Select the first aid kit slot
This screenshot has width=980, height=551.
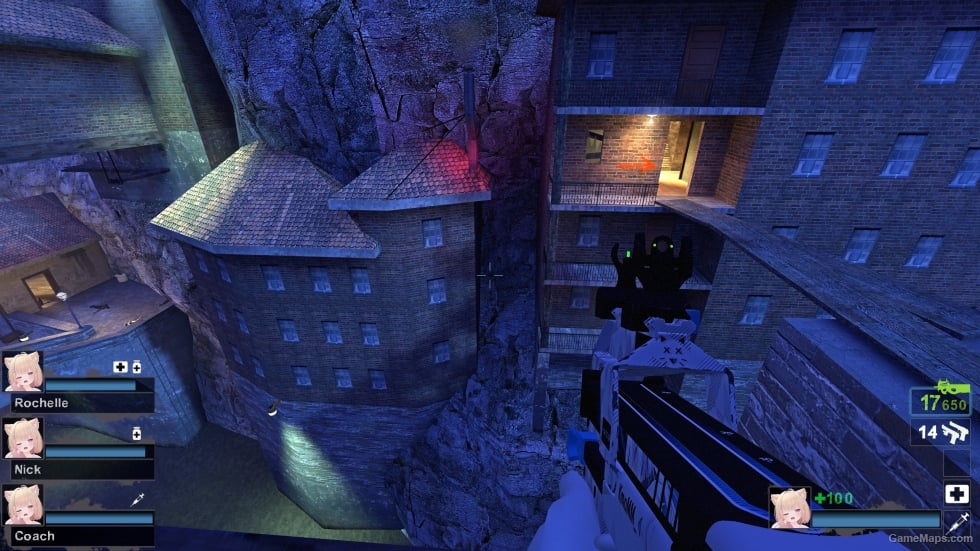tap(956, 494)
